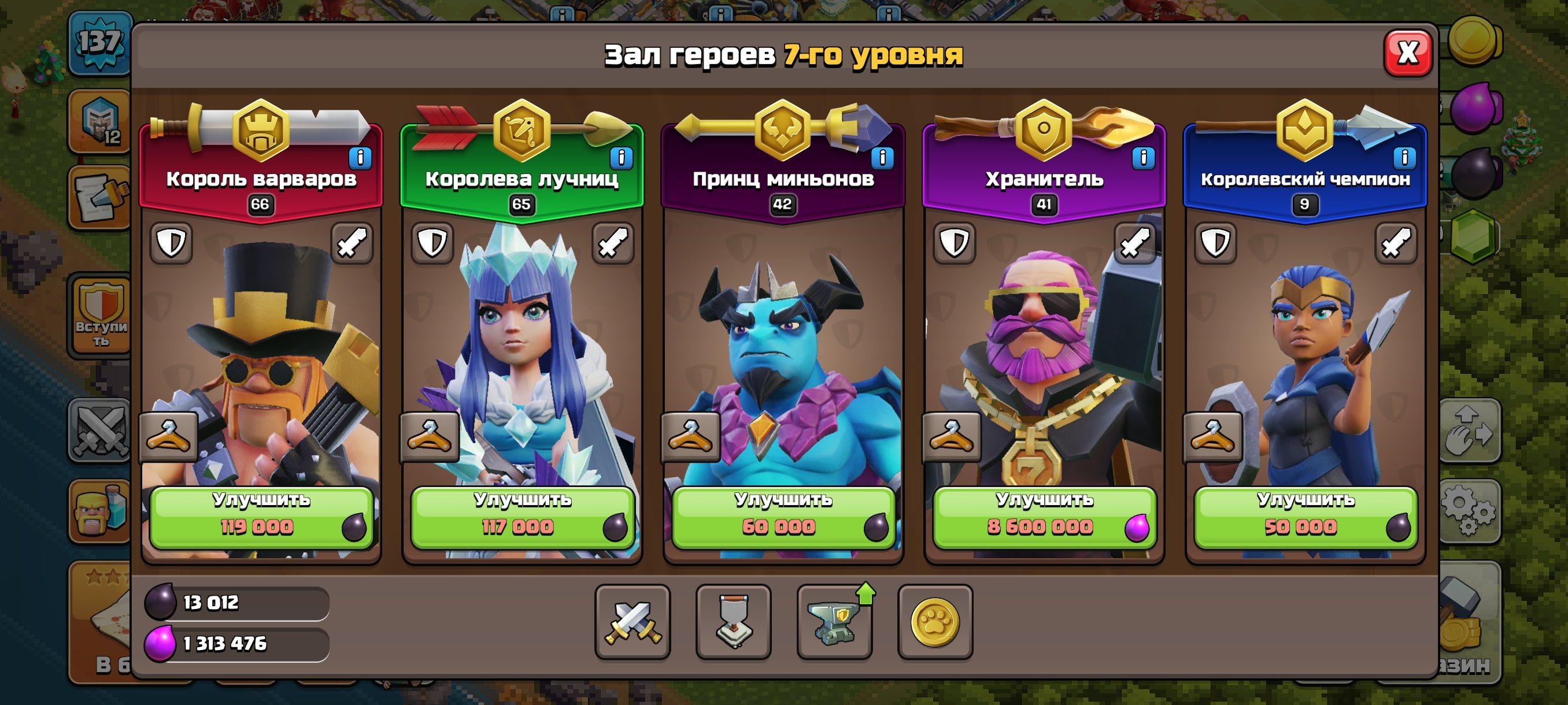
Task: Open Хранитель info popup
Action: [1142, 157]
